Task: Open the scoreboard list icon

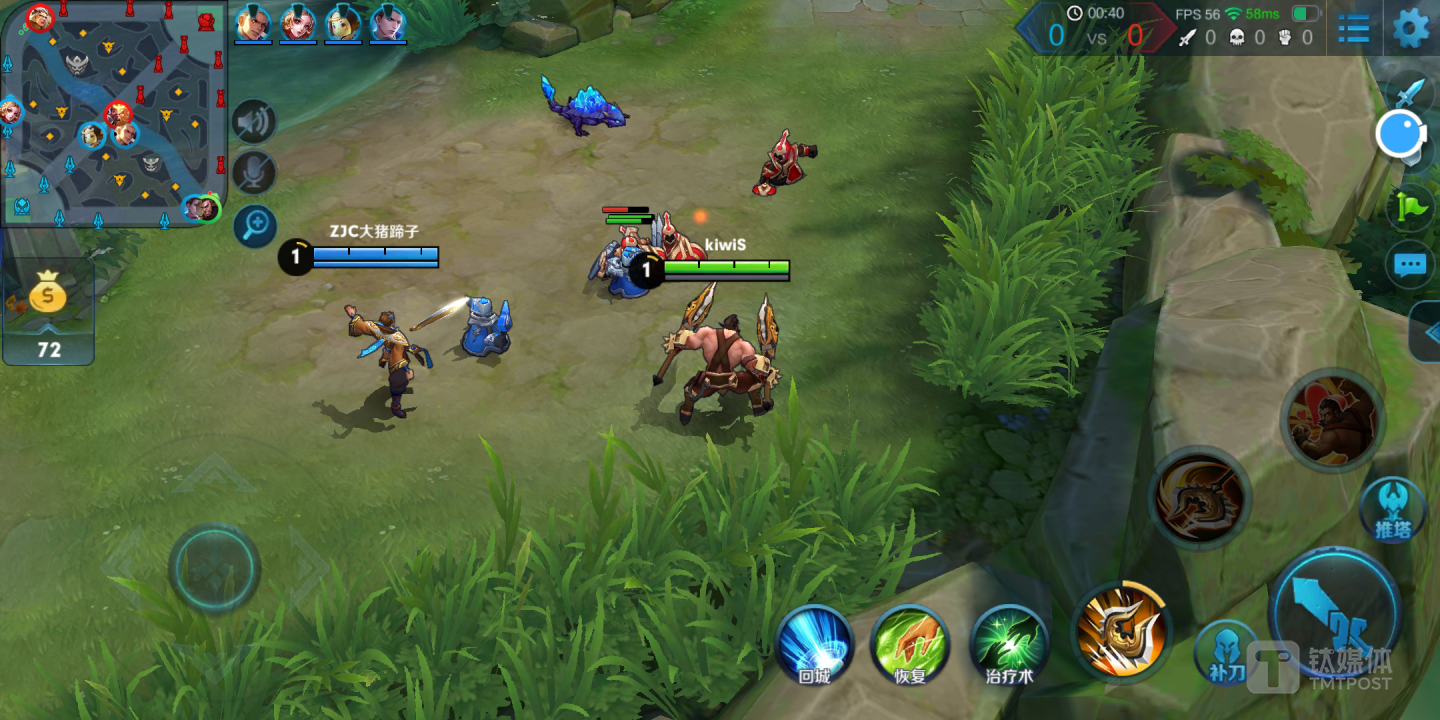Action: pos(1353,28)
